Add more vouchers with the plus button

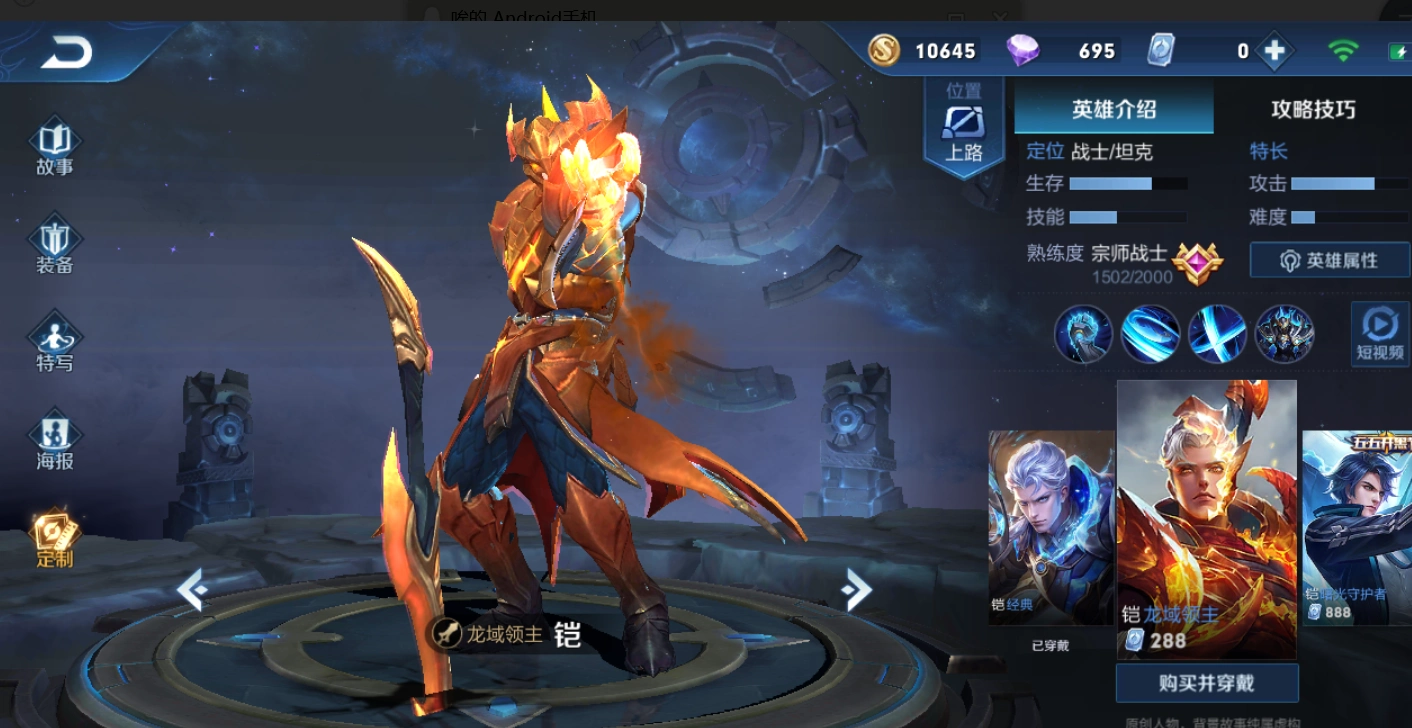(1274, 50)
